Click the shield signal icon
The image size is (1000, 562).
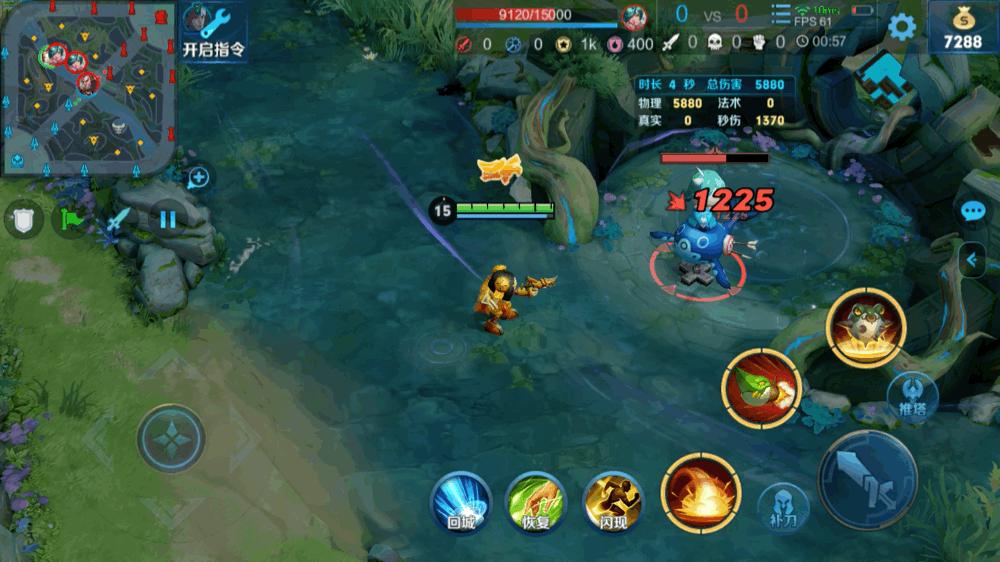23,219
